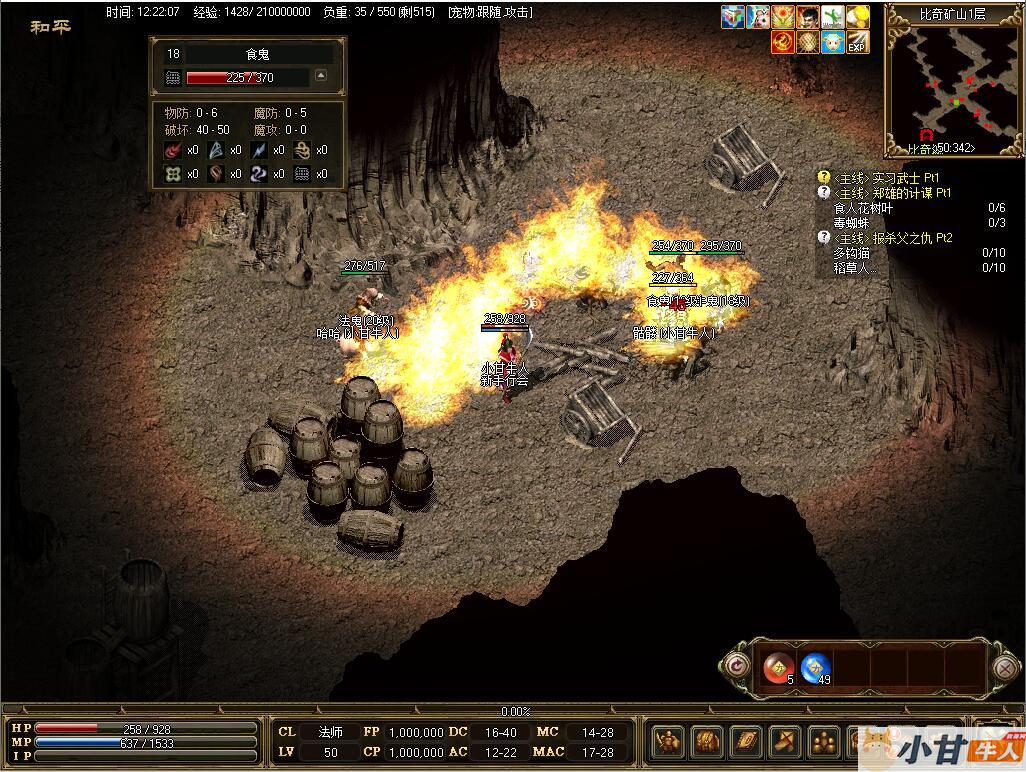Open the skill book menu button

(x=745, y=741)
